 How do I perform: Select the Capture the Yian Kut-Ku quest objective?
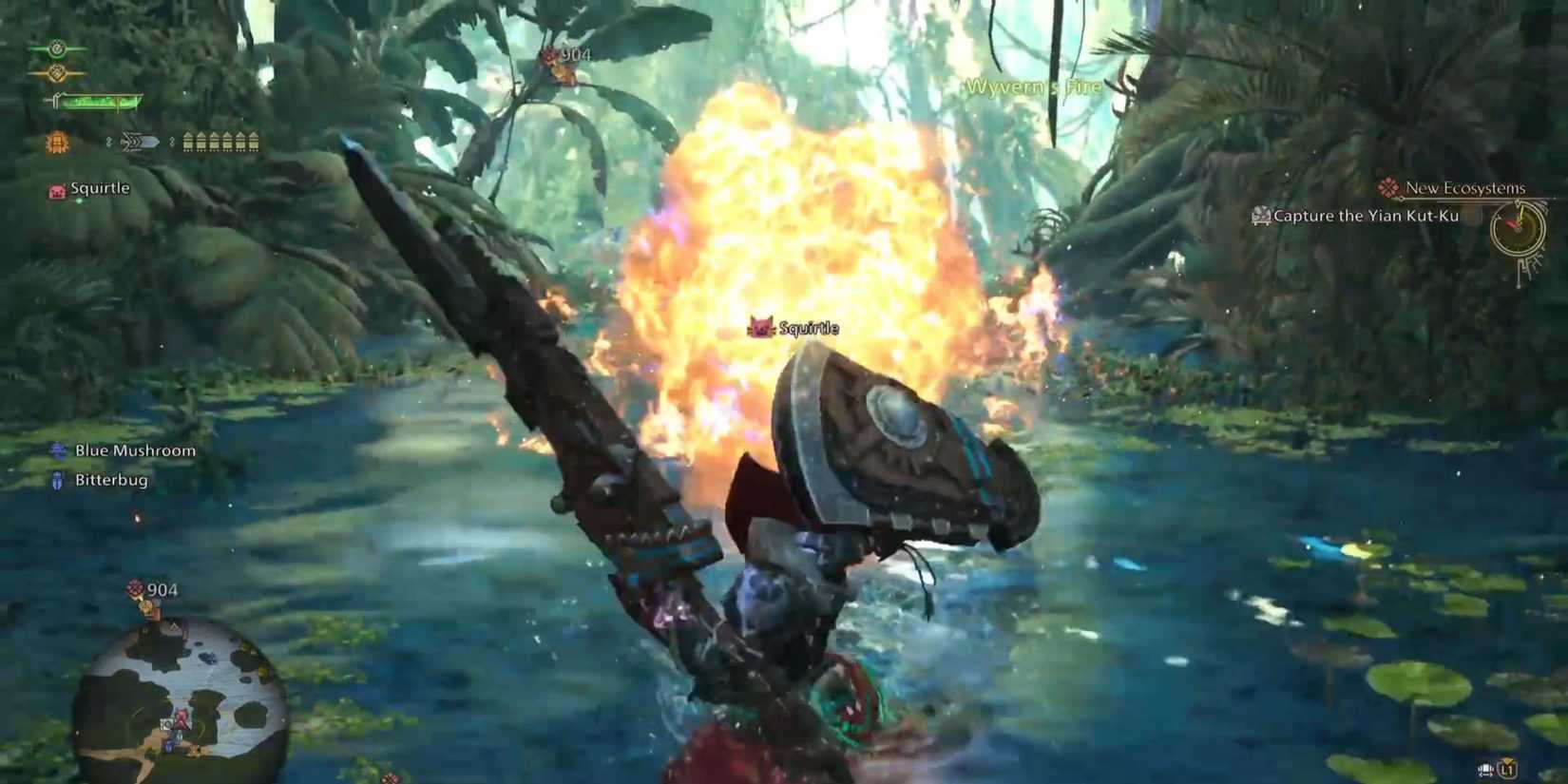pyautogui.click(x=1366, y=216)
